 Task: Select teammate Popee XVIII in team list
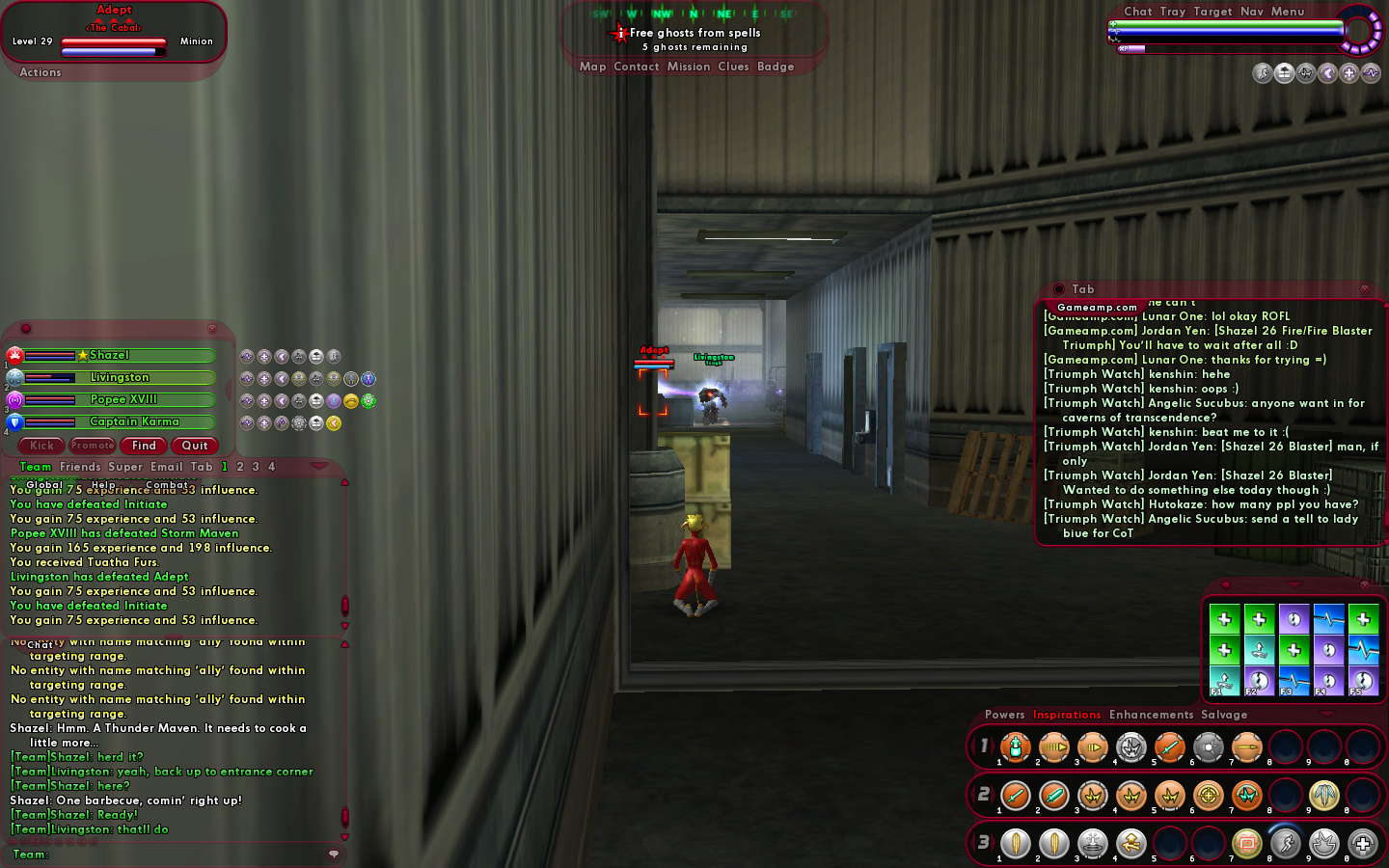tap(123, 400)
